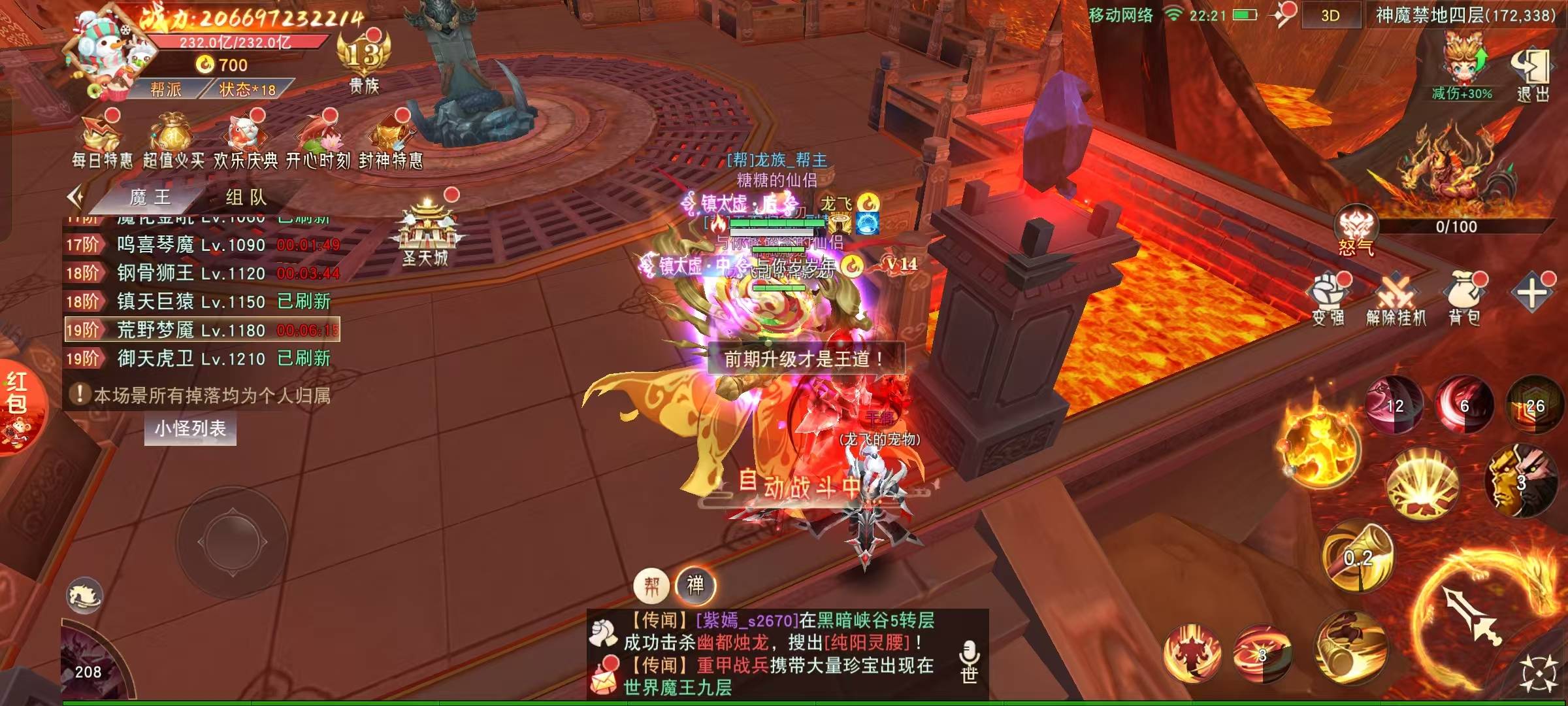Viewport: 1568px width, 706px height.
Task: Switch the view mode with 3D button
Action: pos(1330,16)
